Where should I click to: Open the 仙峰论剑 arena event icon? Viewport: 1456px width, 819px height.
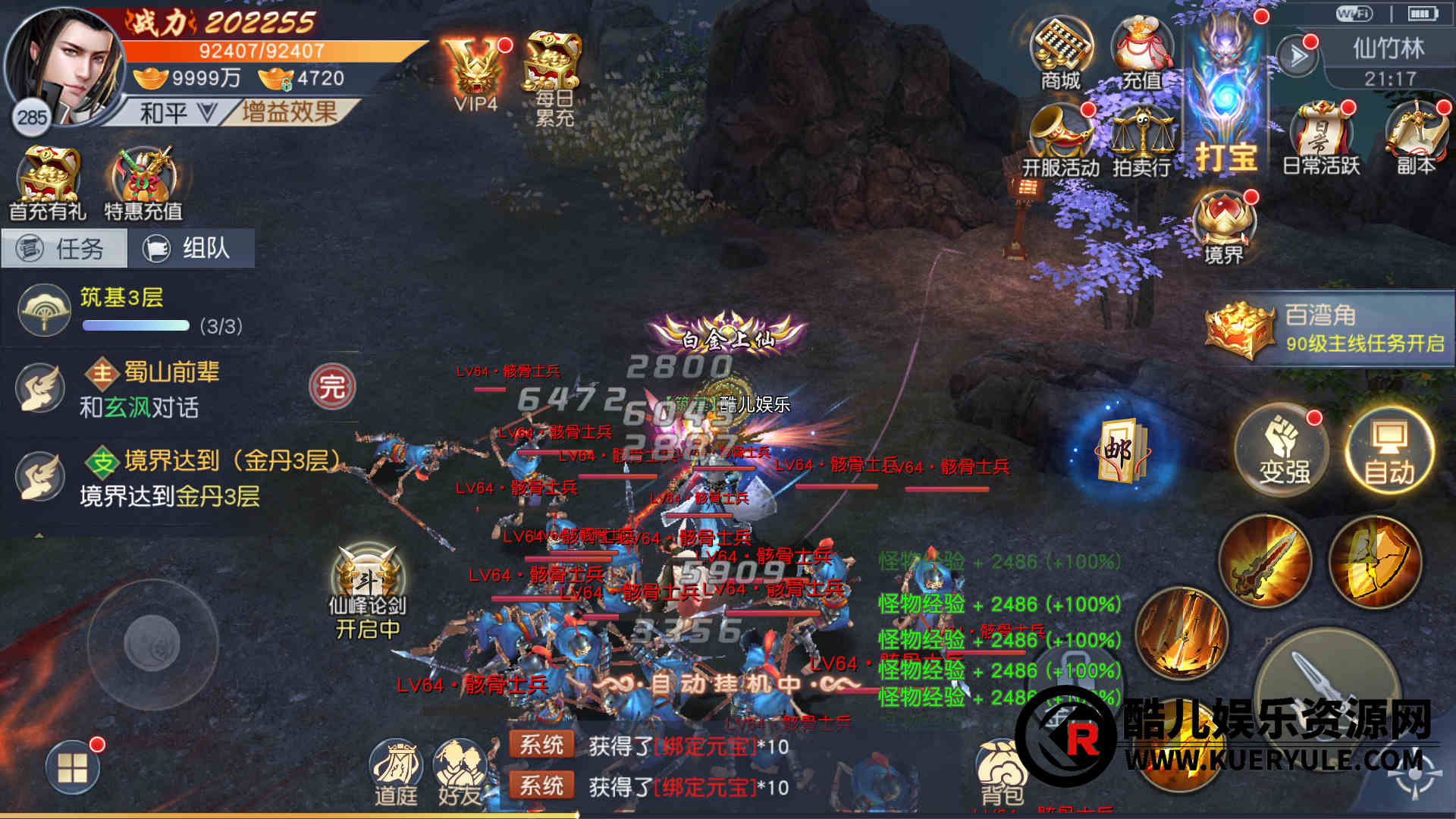pos(369,591)
